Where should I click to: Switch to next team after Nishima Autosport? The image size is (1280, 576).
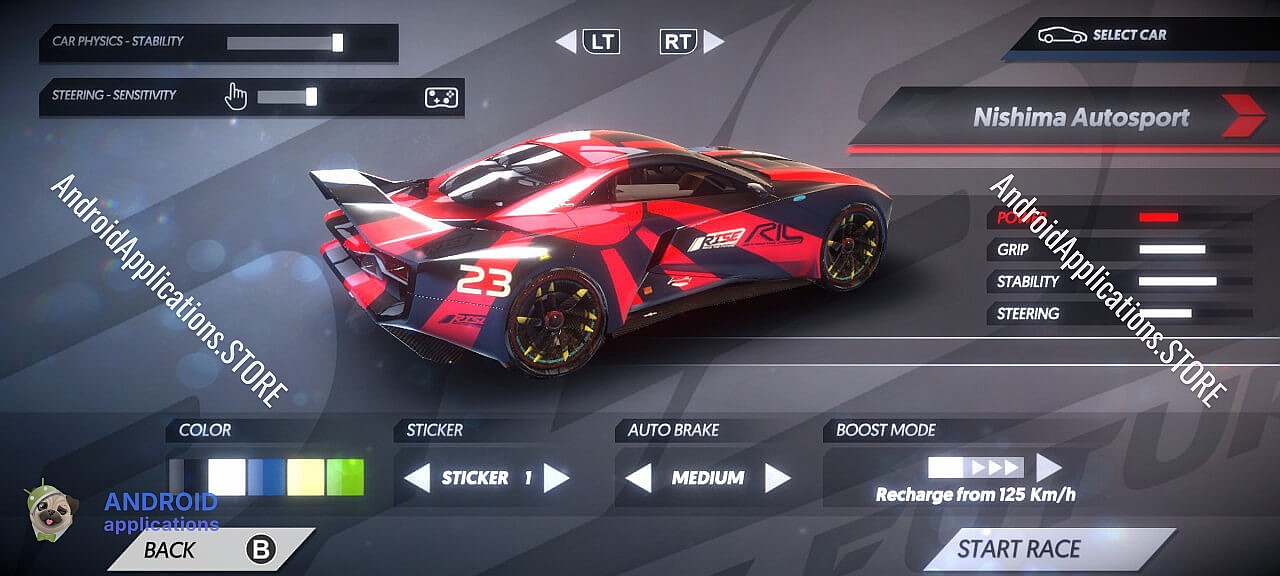[x=1243, y=117]
